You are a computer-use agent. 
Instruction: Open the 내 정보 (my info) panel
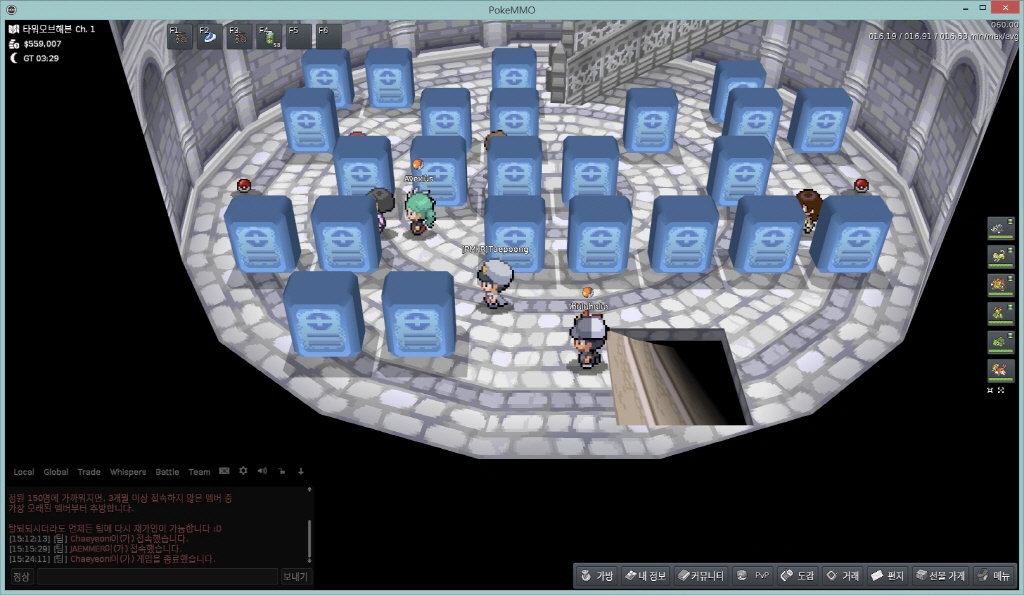pos(644,576)
